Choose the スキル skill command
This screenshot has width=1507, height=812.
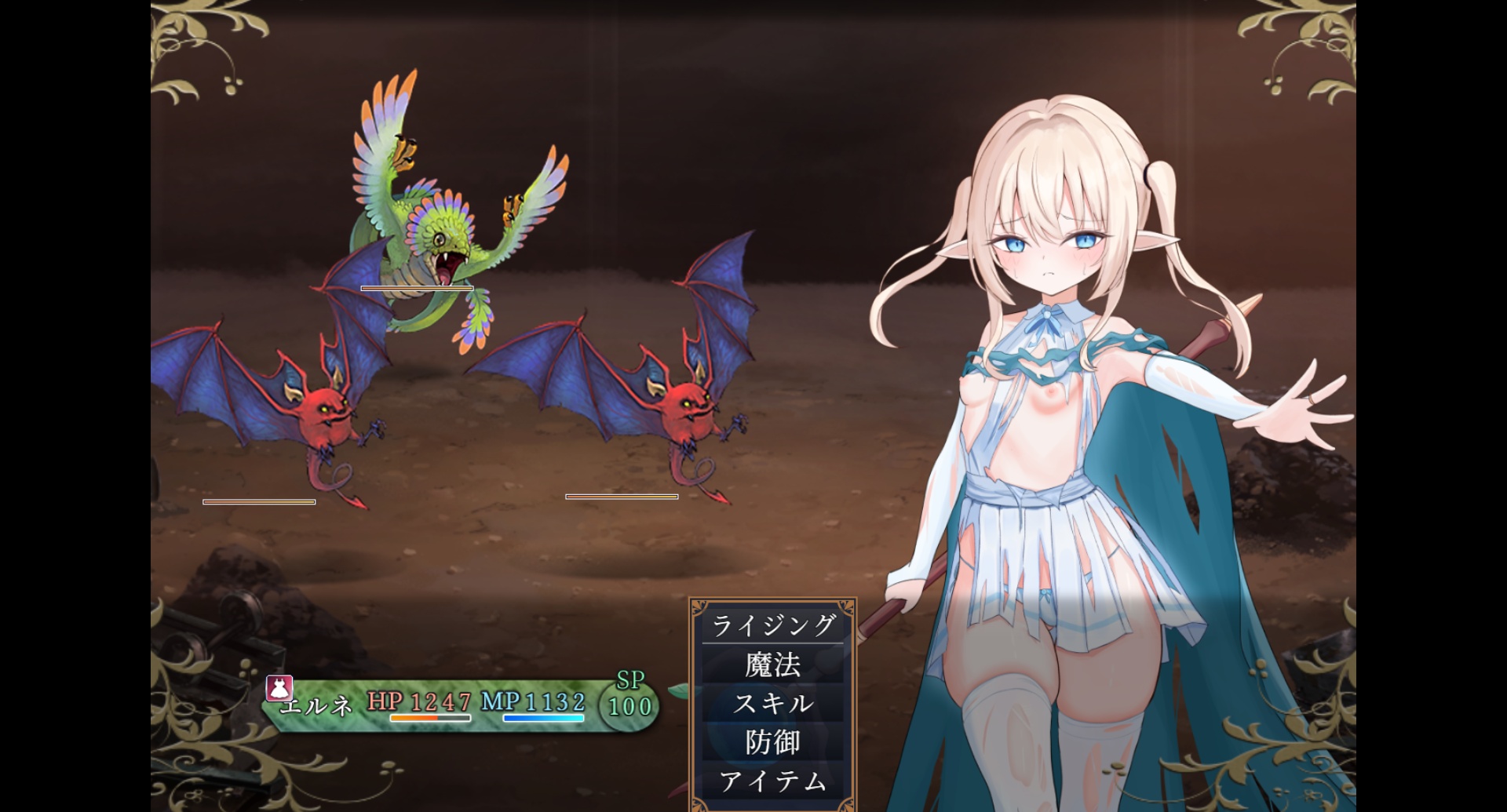tap(773, 703)
